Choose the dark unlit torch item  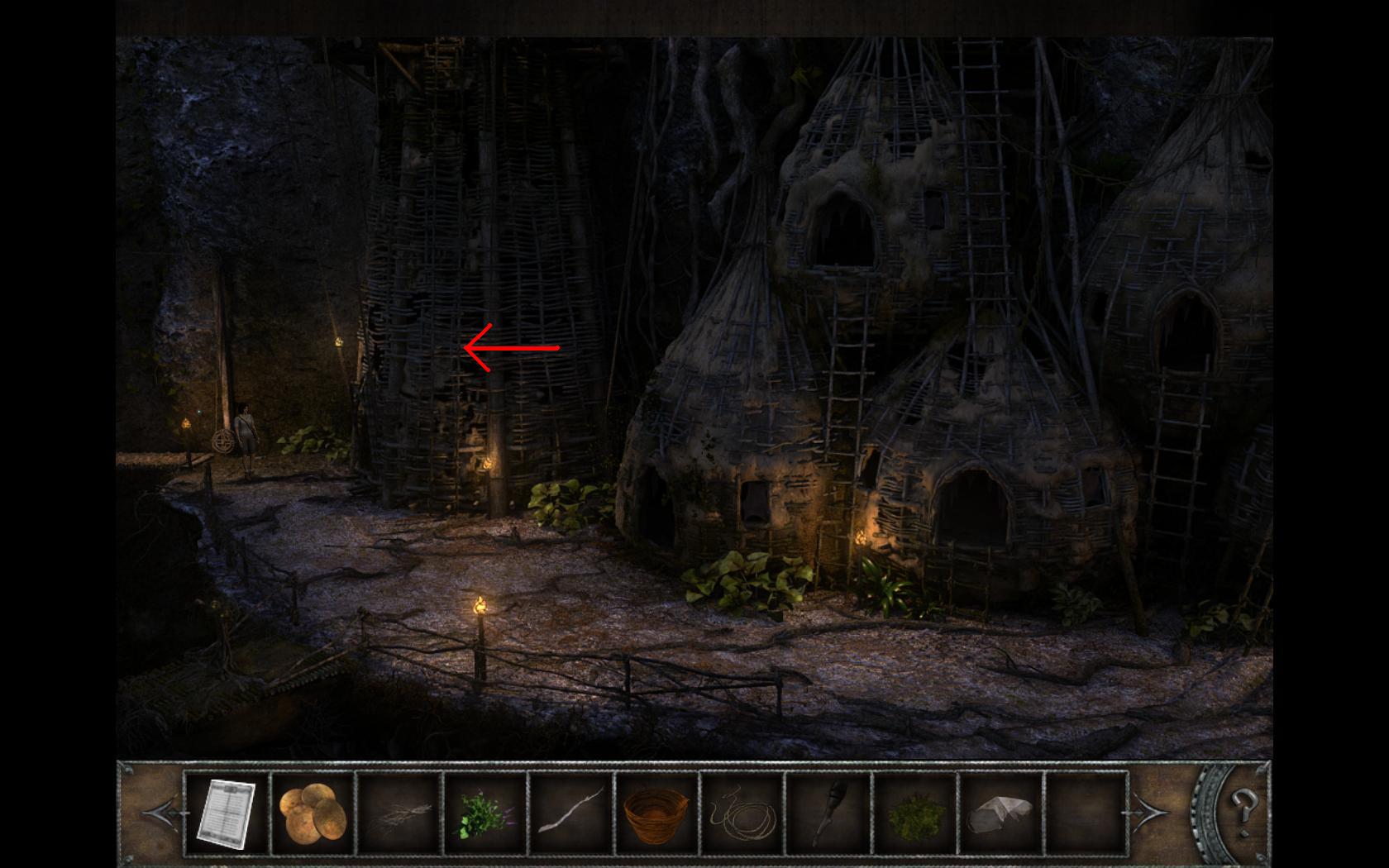[828, 814]
